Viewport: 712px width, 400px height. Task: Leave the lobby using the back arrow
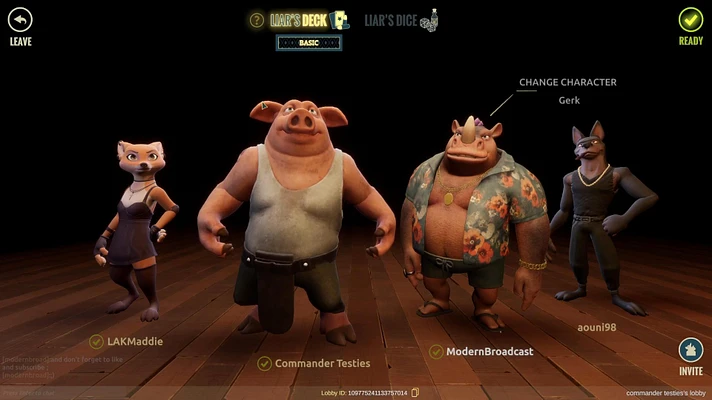click(20, 20)
